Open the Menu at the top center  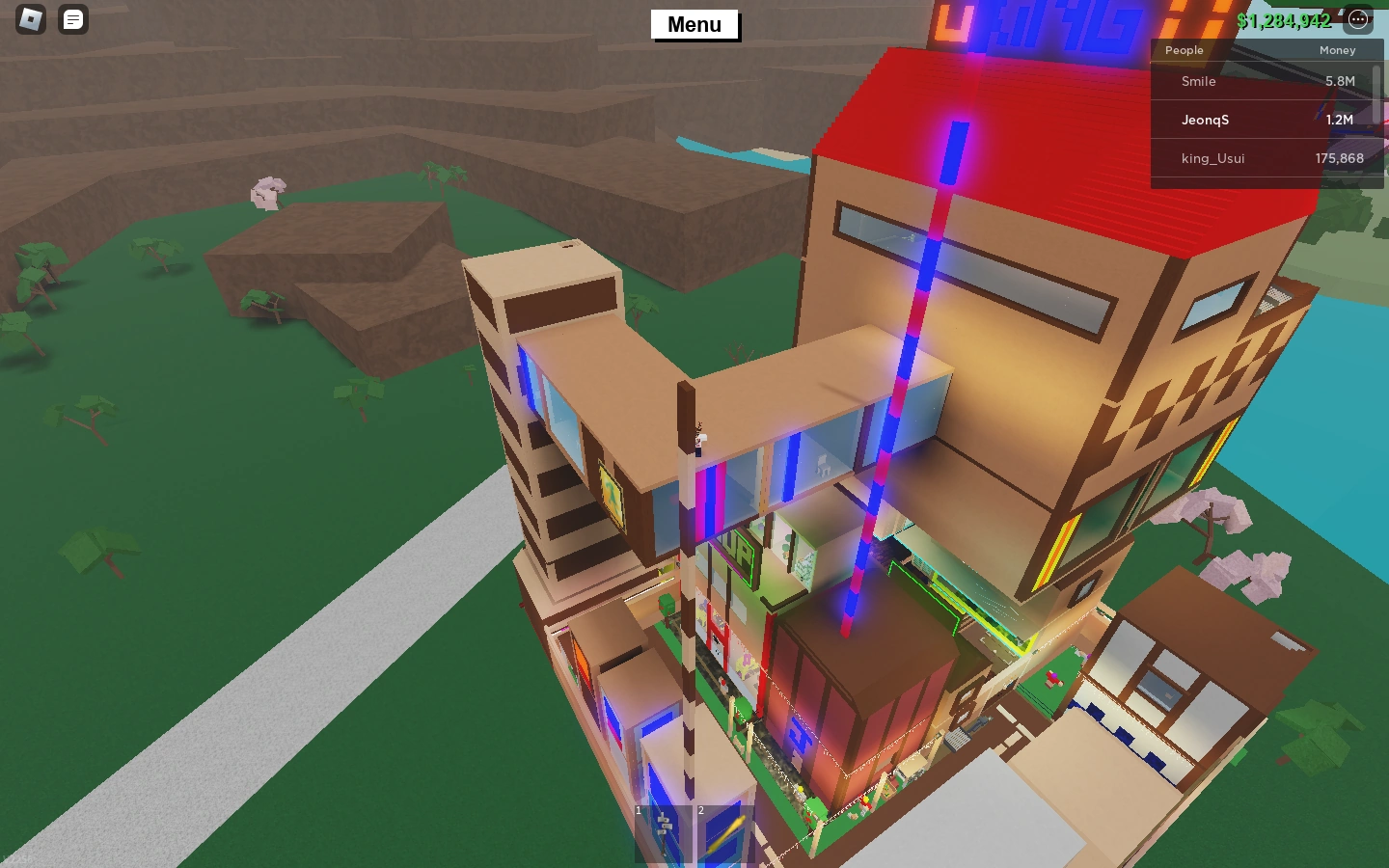[x=694, y=24]
